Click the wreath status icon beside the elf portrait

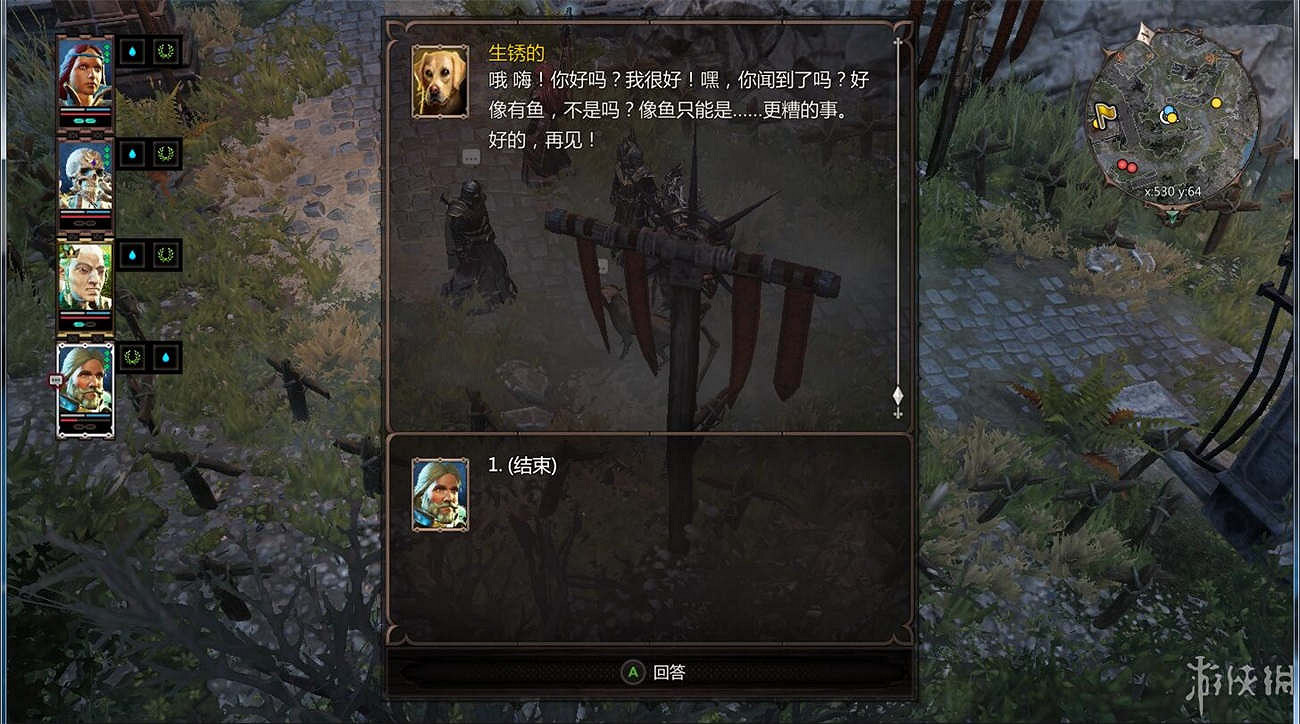(x=165, y=255)
